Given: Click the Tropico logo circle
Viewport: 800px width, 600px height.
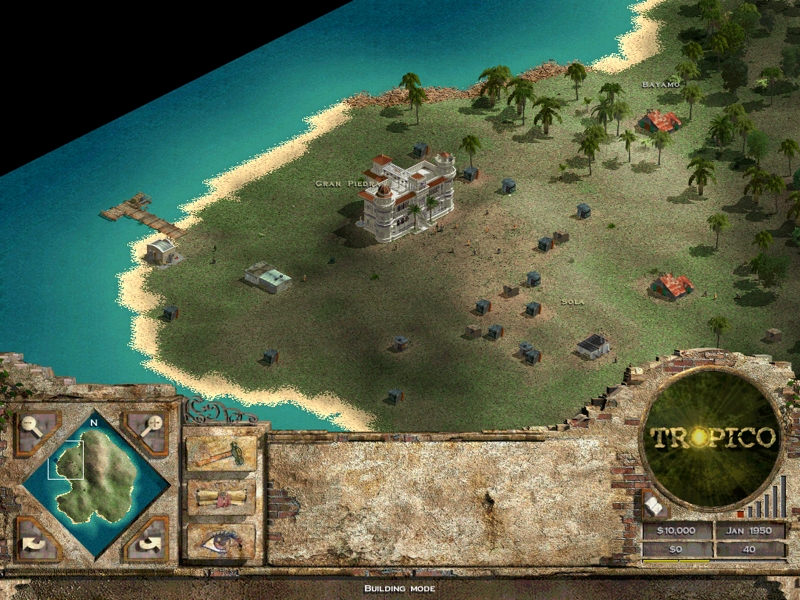Looking at the screenshot, I should pyautogui.click(x=712, y=438).
